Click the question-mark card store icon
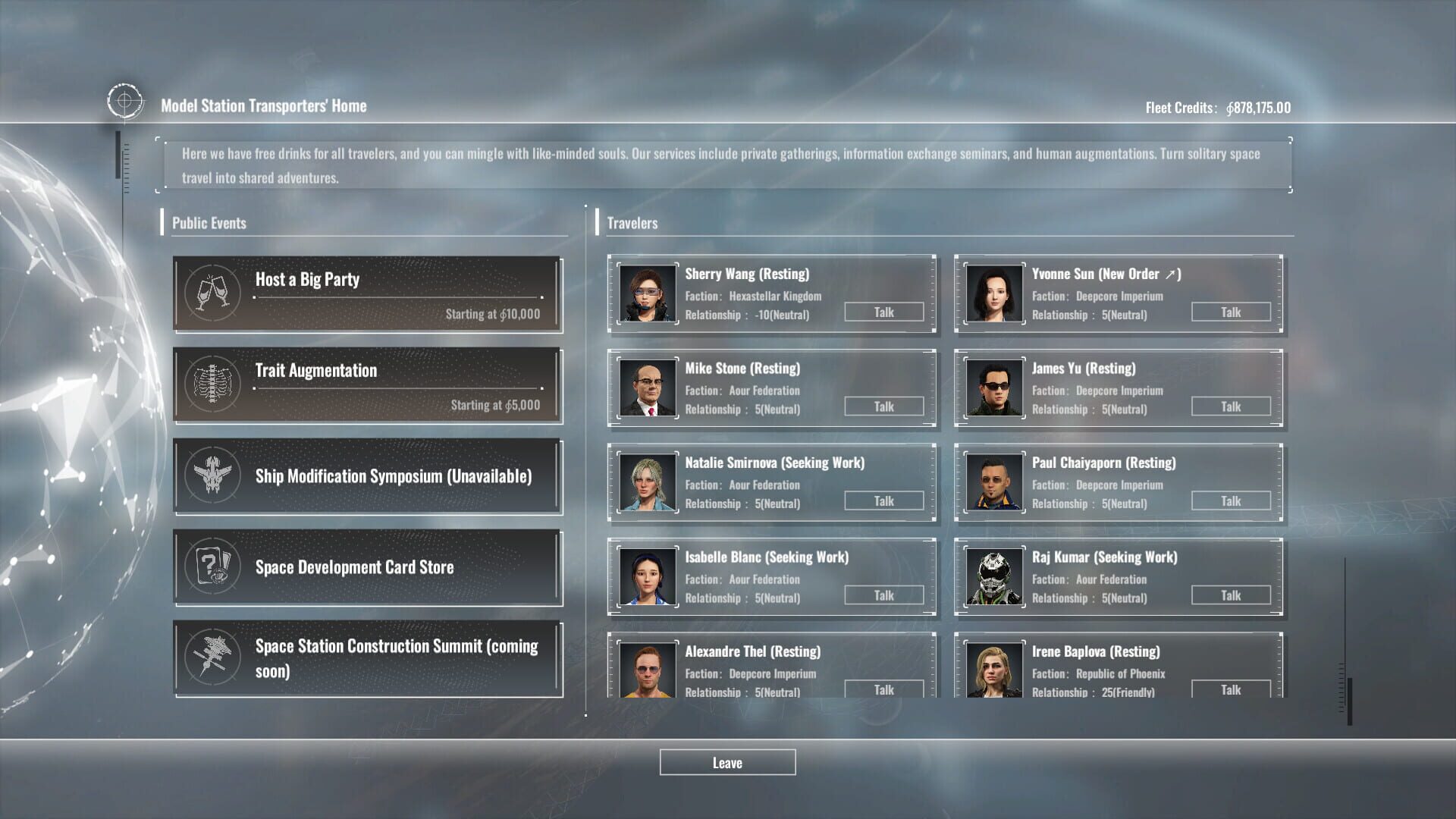This screenshot has width=1456, height=819. point(213,567)
